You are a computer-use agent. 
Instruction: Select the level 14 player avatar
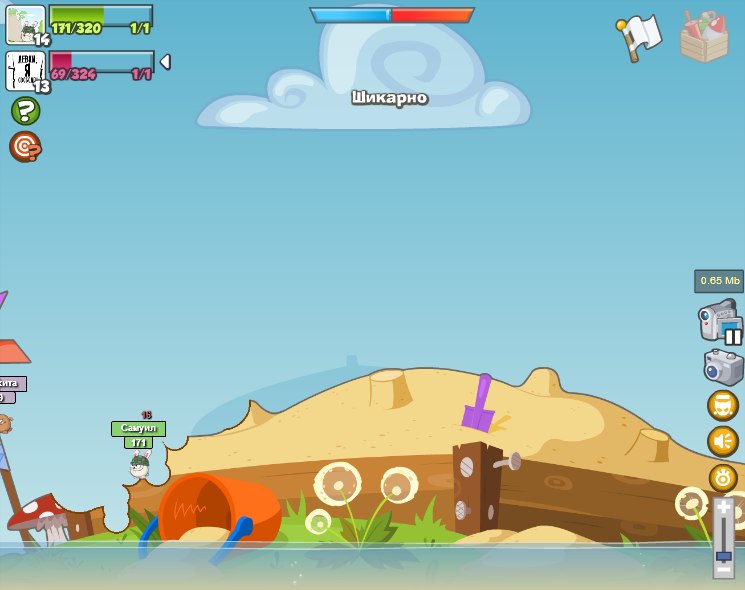[x=25, y=24]
